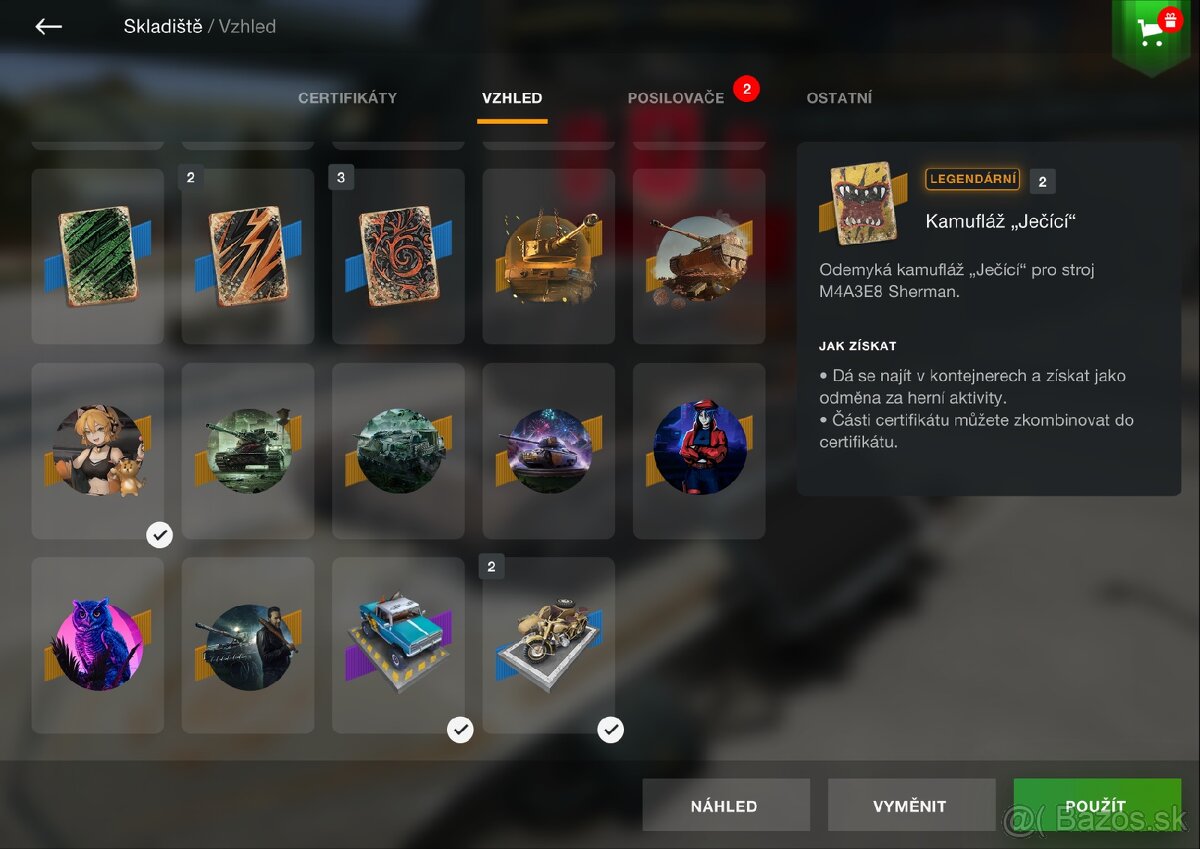Select the red swirl camouflage card
Image resolution: width=1200 pixels, height=849 pixels.
click(x=398, y=256)
